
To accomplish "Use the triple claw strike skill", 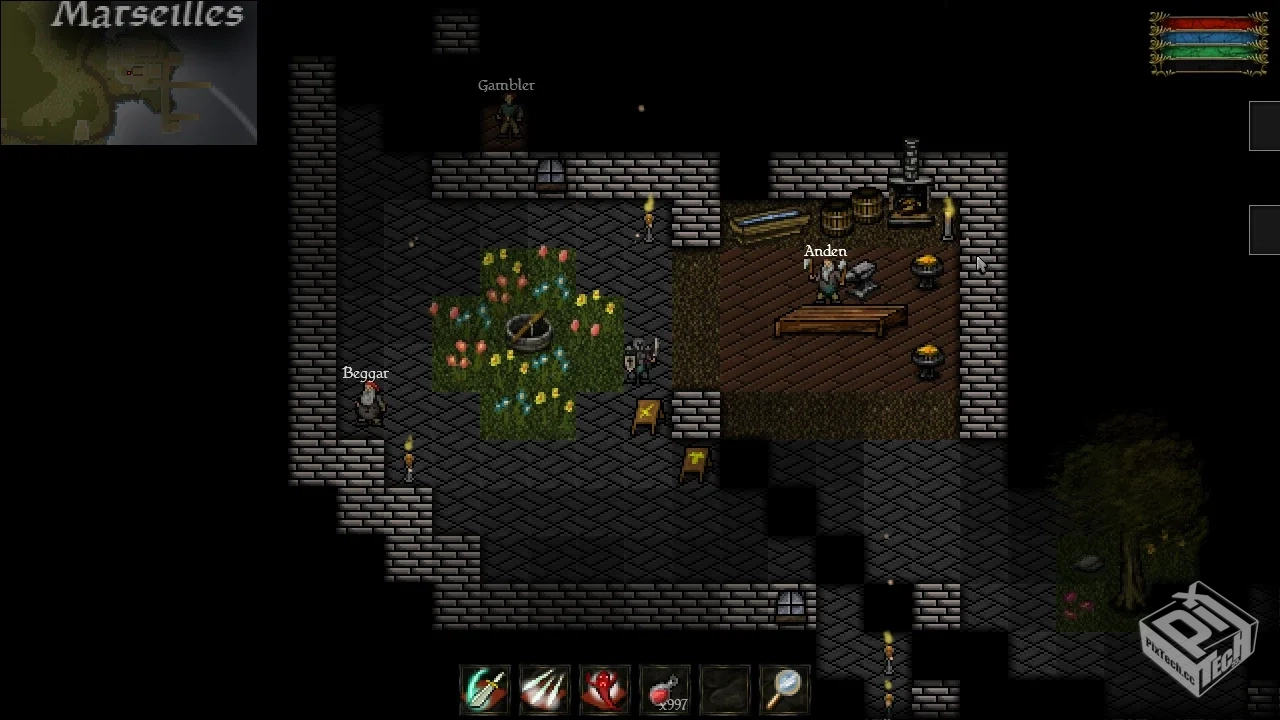I will [x=545, y=690].
